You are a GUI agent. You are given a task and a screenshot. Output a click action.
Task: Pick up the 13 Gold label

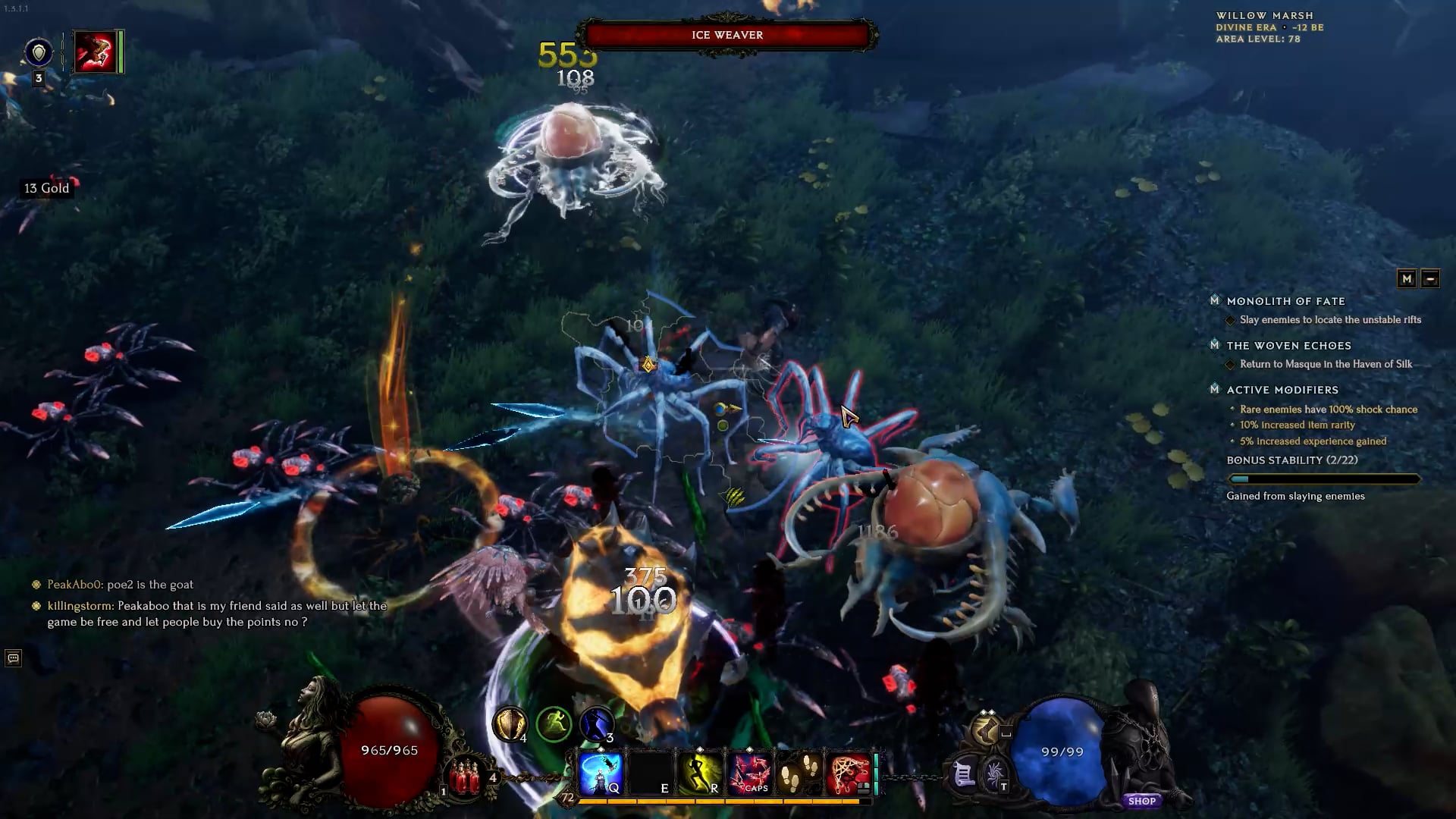(46, 188)
